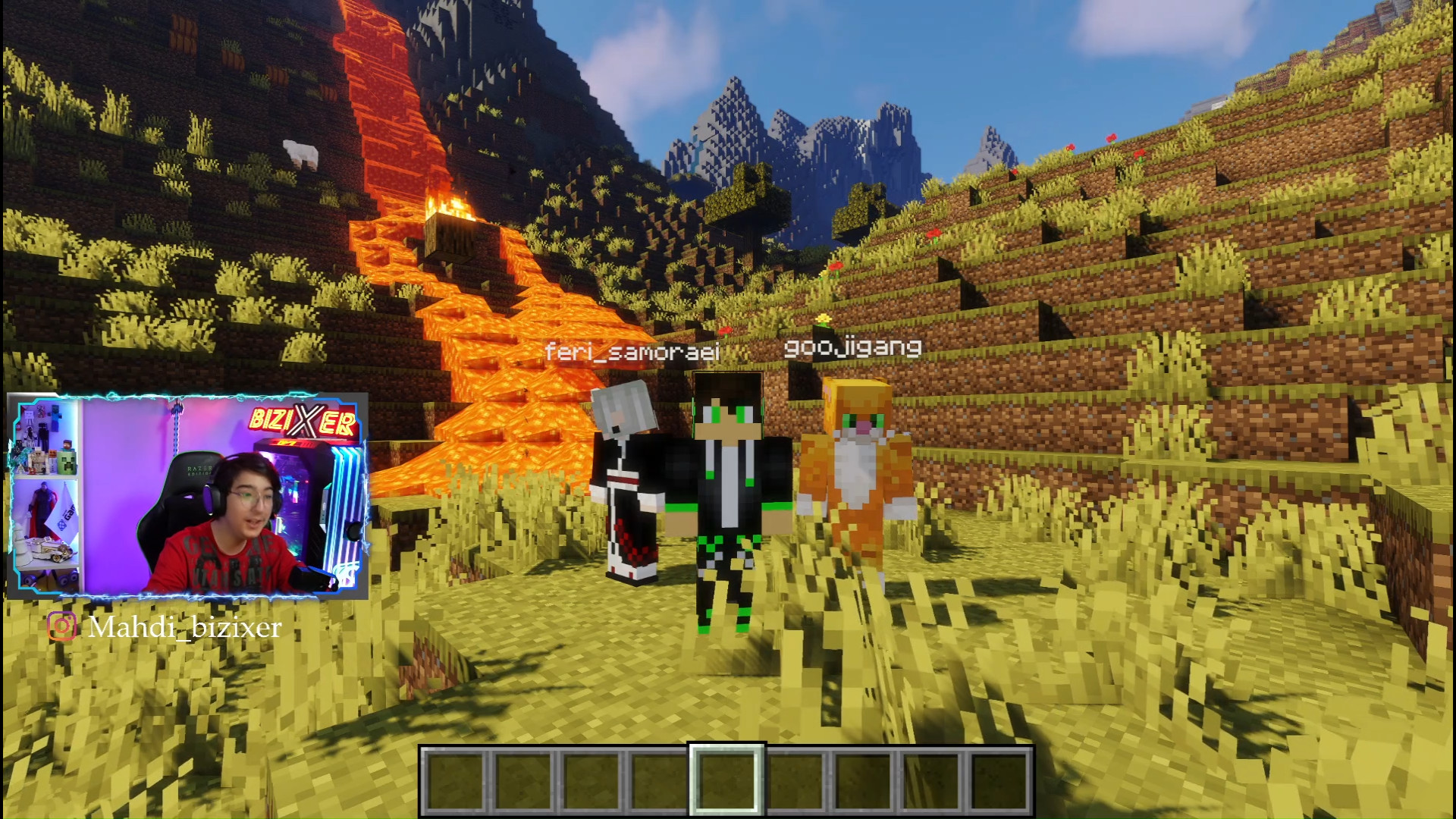
Task: Click the Mahdi_bizixer handle text
Action: [184, 627]
